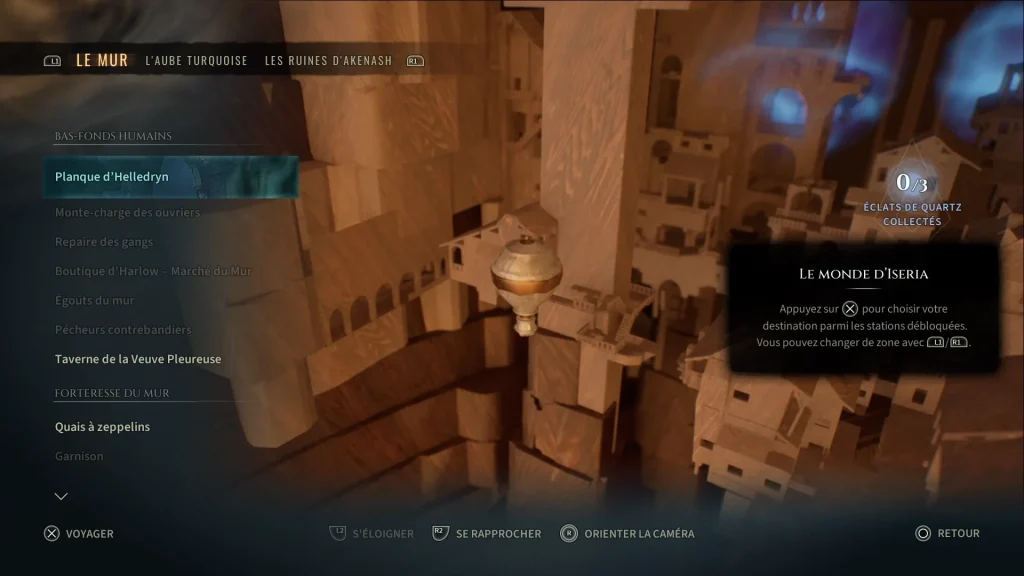Pick Boutique d'Harlow - Marché du Mur
Screen dimensions: 1024x576
pos(153,271)
